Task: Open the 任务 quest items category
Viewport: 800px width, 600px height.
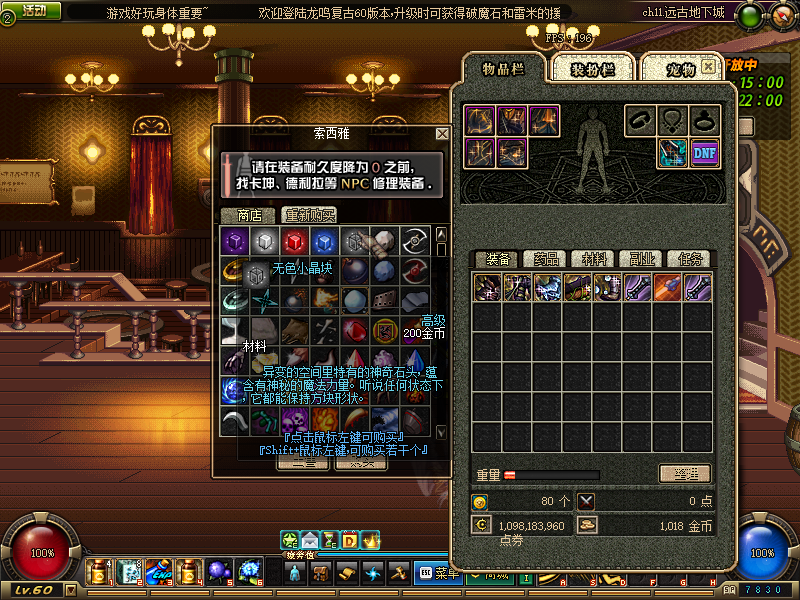Action: [x=688, y=259]
